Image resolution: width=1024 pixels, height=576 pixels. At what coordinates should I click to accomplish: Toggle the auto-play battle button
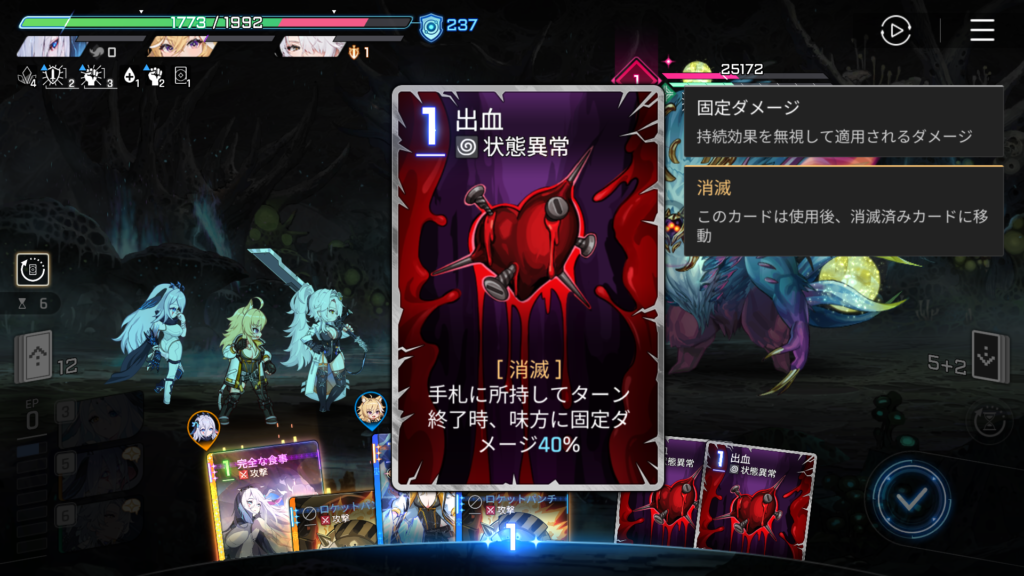[895, 31]
